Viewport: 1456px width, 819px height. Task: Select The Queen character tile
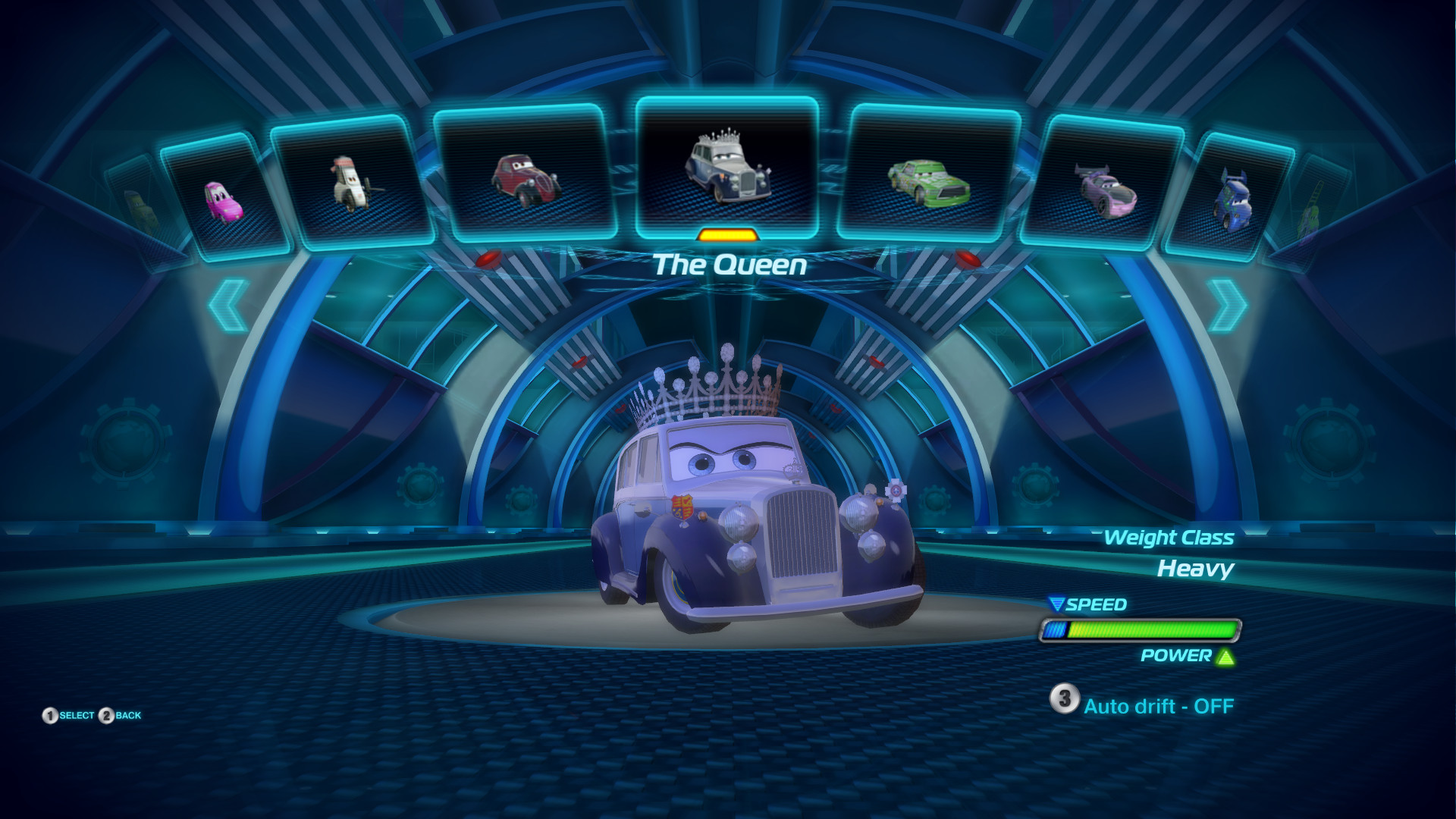point(727,167)
